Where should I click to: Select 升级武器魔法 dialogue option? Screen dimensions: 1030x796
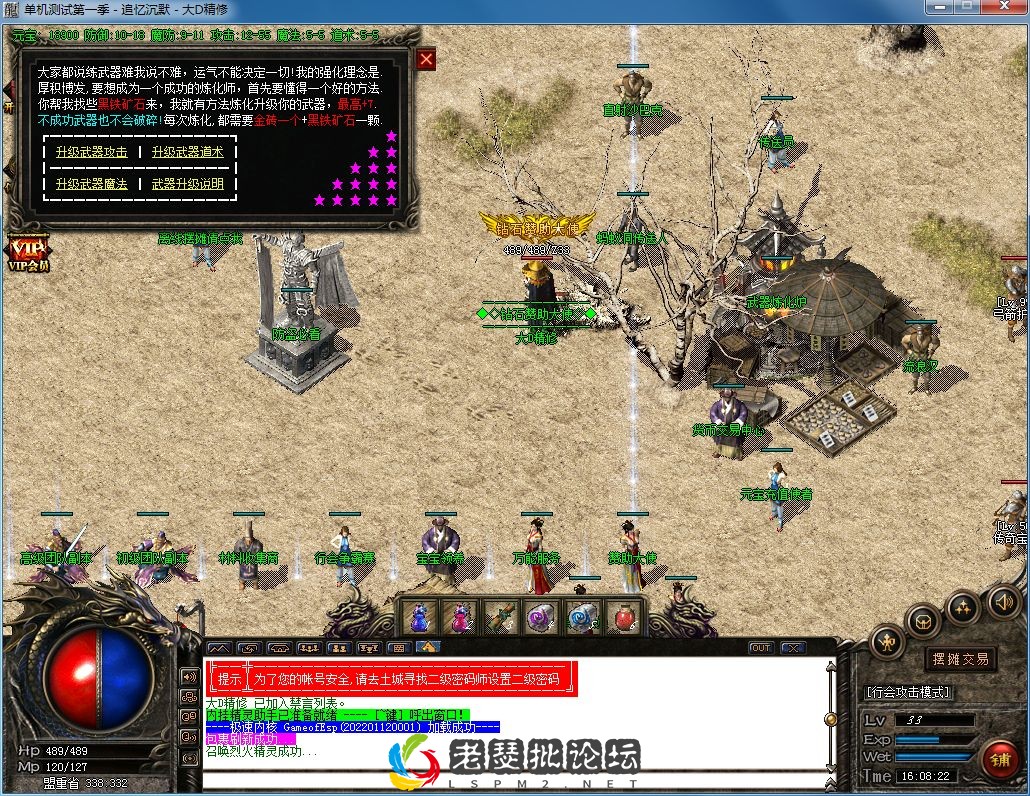point(92,184)
